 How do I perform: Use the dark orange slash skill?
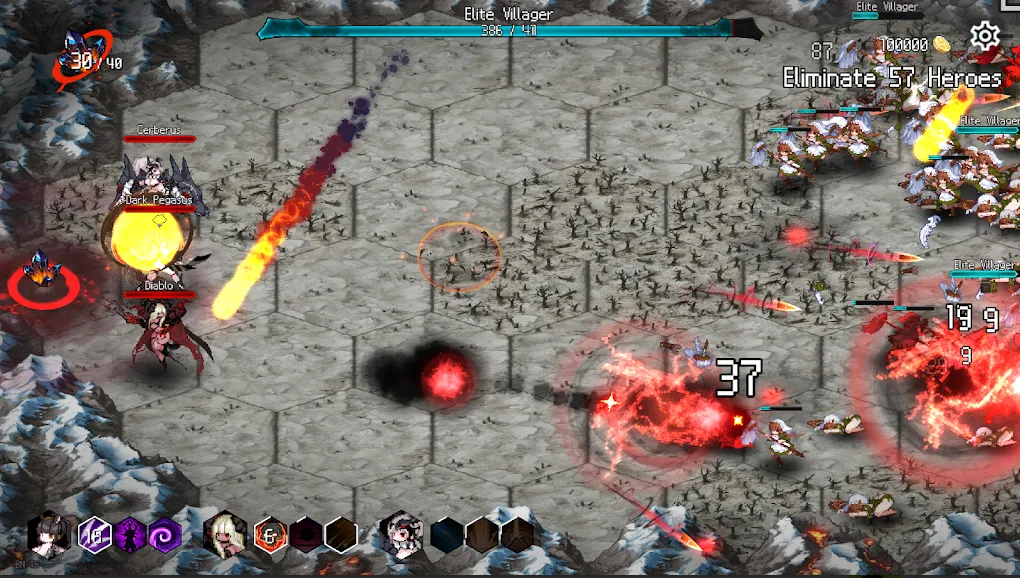tap(340, 535)
